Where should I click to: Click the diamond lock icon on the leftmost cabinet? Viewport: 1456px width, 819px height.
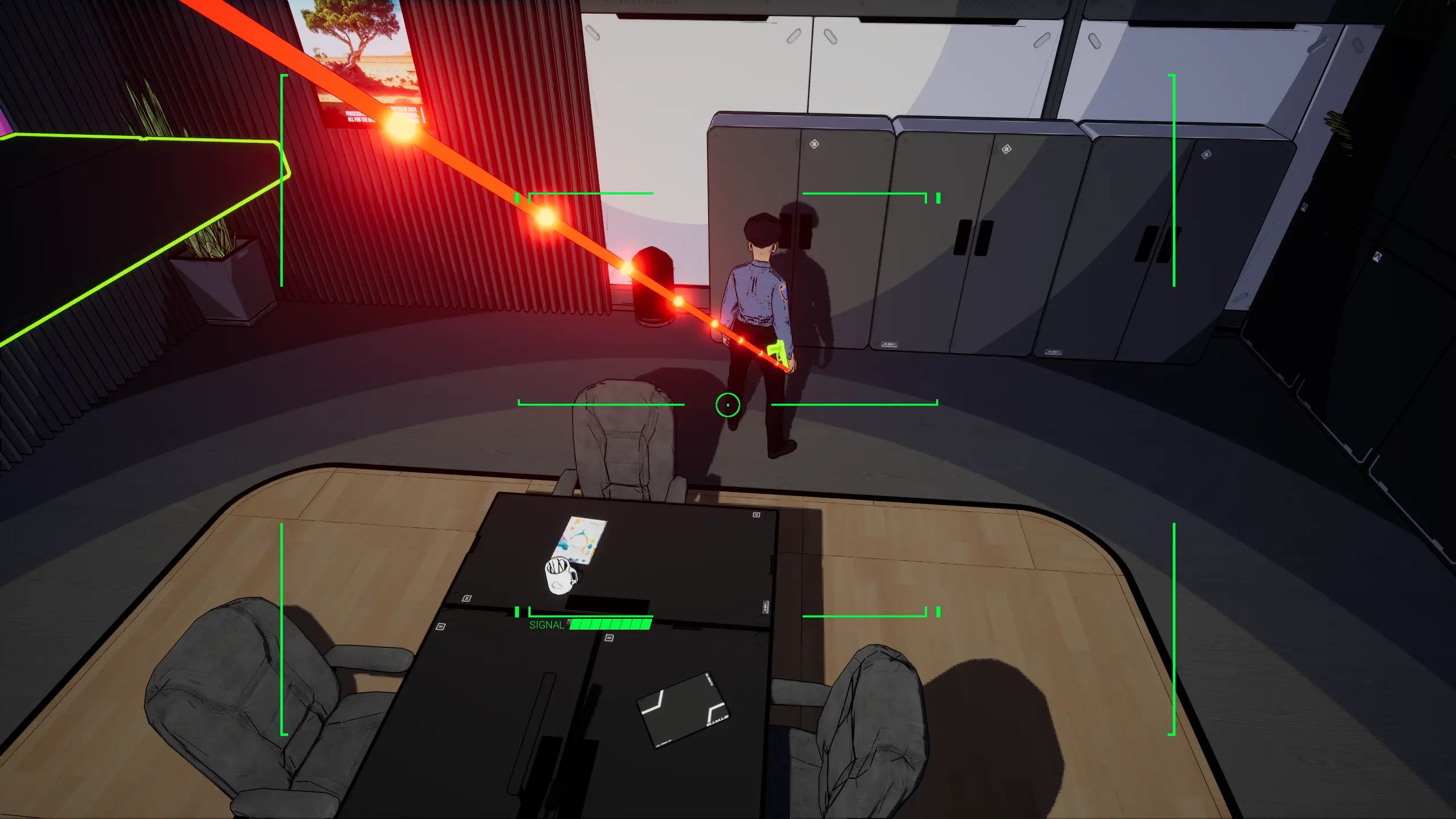pyautogui.click(x=814, y=143)
